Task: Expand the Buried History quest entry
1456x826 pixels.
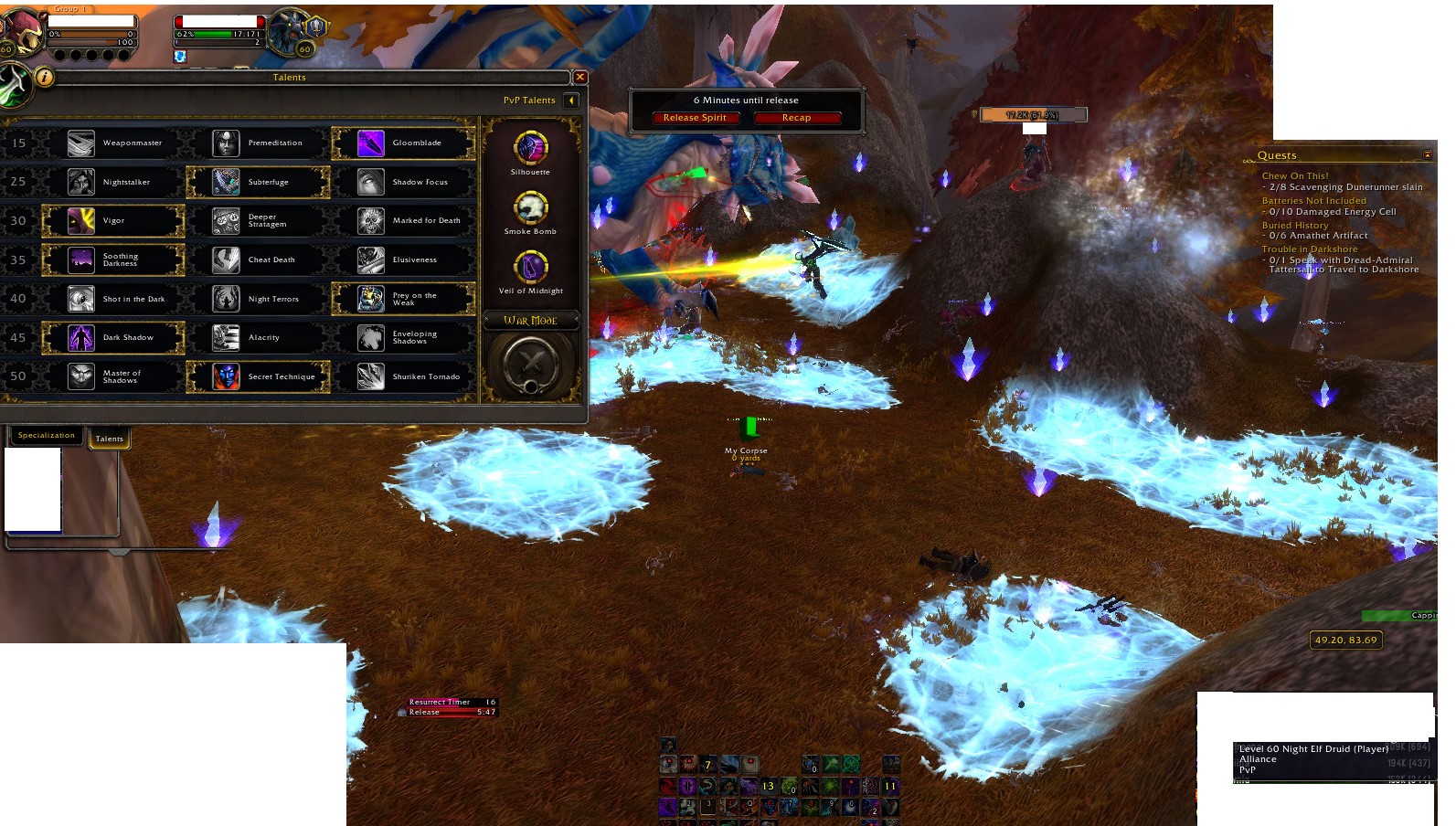Action: (x=1295, y=224)
